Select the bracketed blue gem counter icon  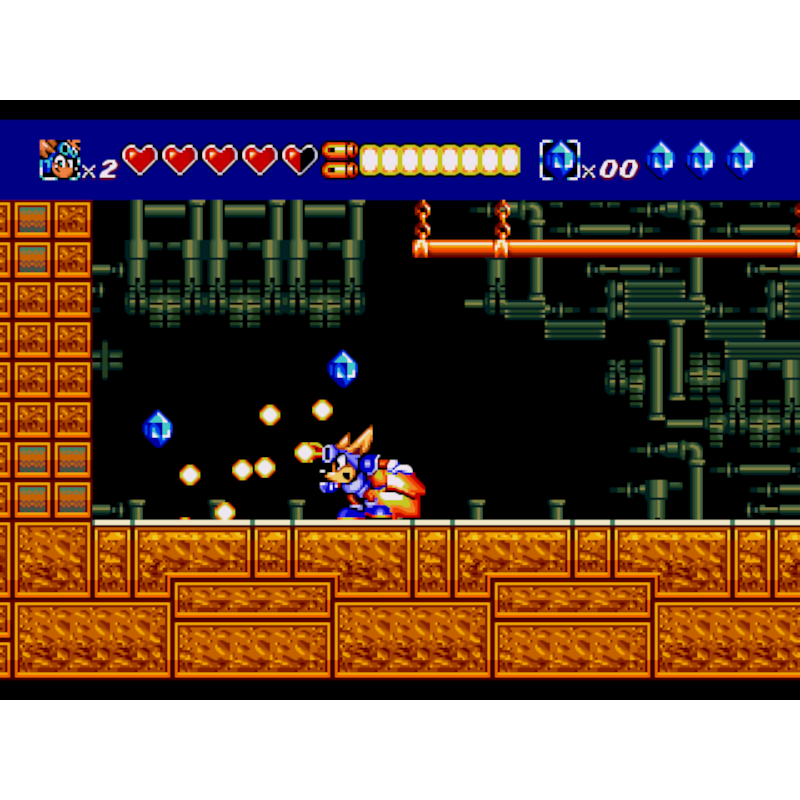[x=560, y=160]
